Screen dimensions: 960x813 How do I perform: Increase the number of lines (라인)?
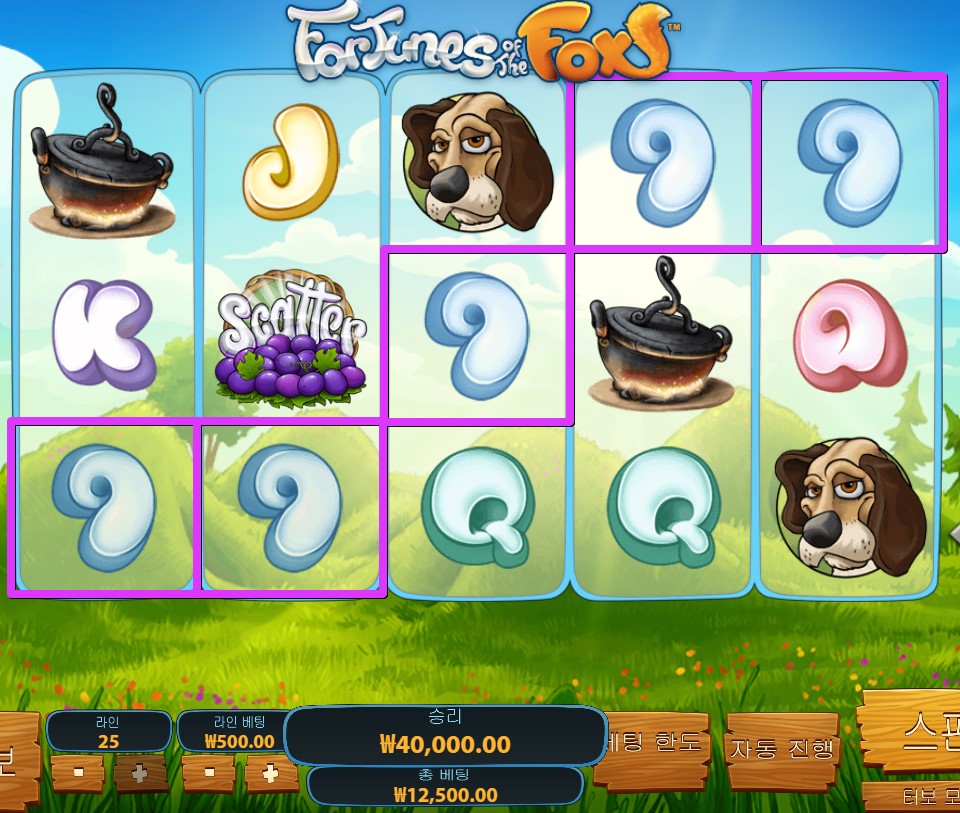tap(140, 772)
